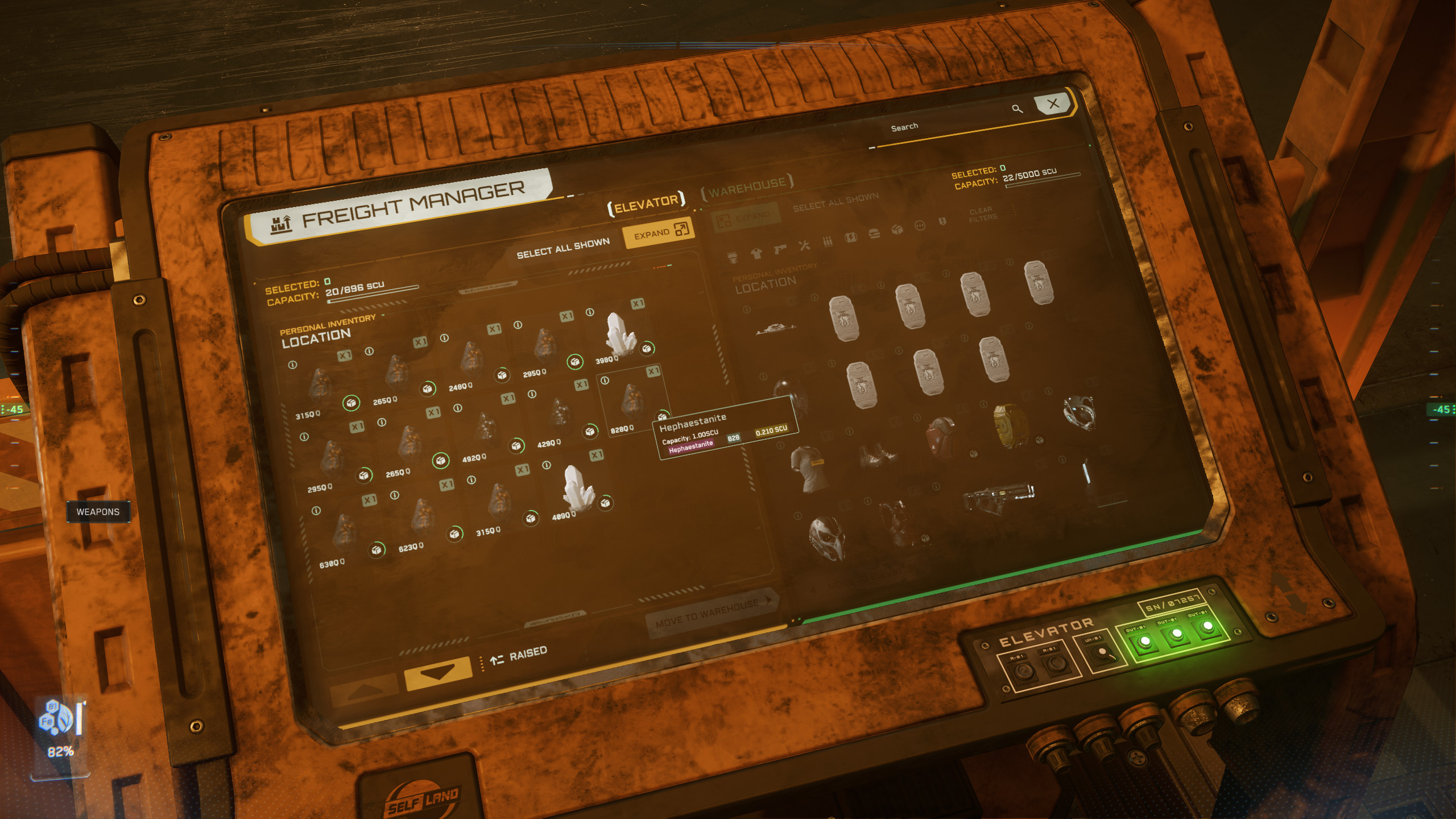This screenshot has width=1456, height=819.
Task: Filter warehouse by clothing shirt icon
Action: point(756,253)
